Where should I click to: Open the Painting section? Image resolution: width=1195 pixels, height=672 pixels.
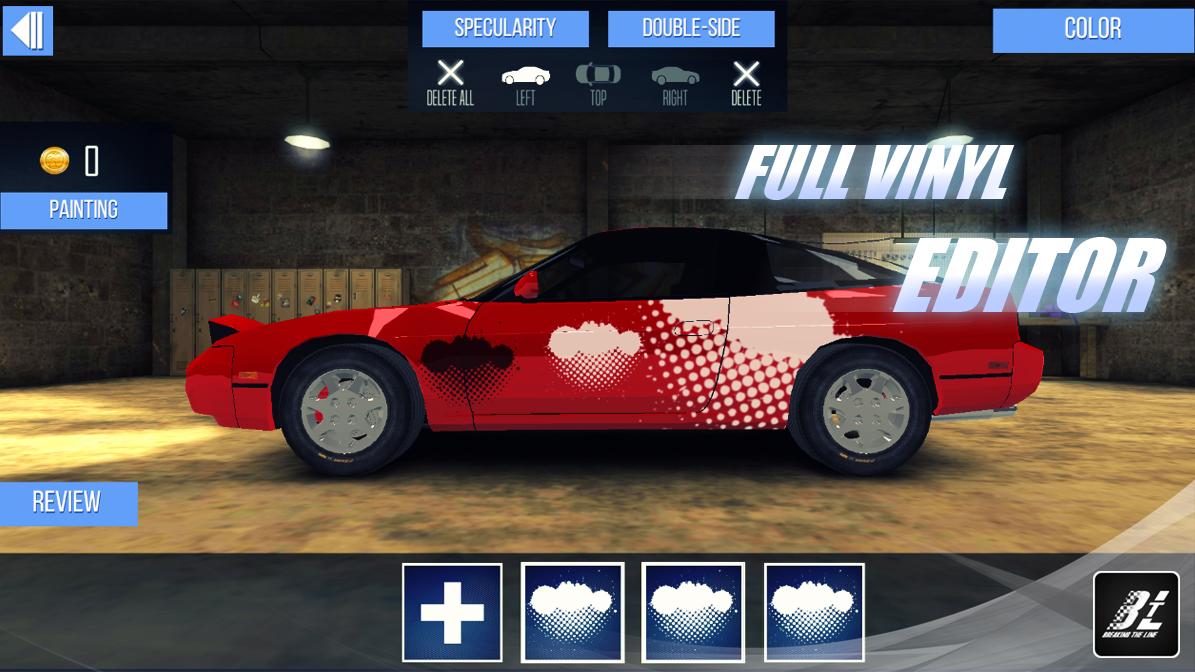[x=84, y=210]
